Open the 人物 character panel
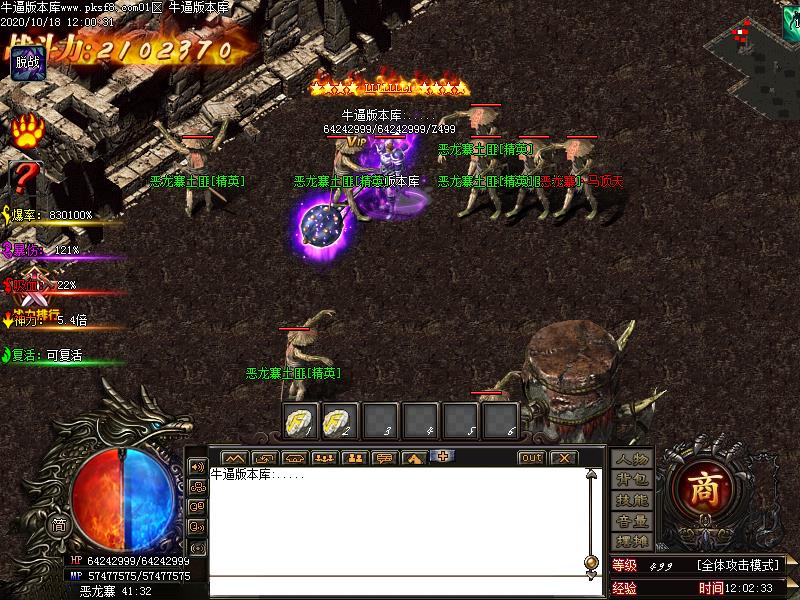Screen dimensions: 800x600 click(x=632, y=459)
